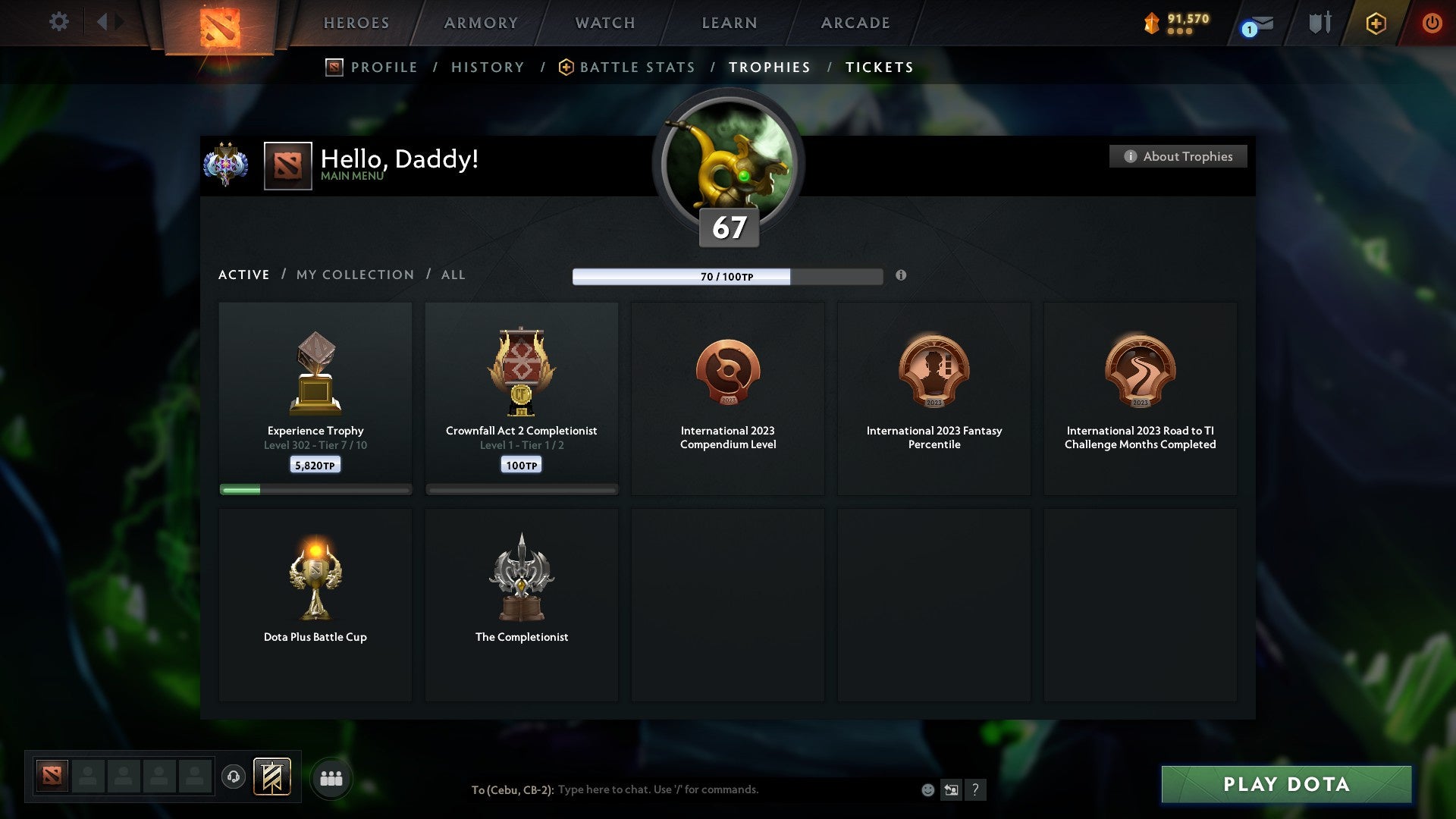The image size is (1456, 819).
Task: Open the emoticon picker in the chat bar
Action: (927, 789)
